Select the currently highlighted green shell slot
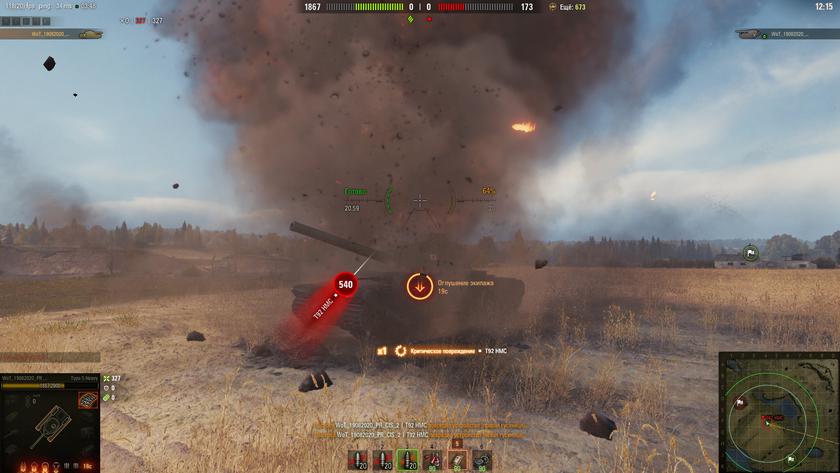Viewport: 840px width, 473px height. [x=409, y=460]
